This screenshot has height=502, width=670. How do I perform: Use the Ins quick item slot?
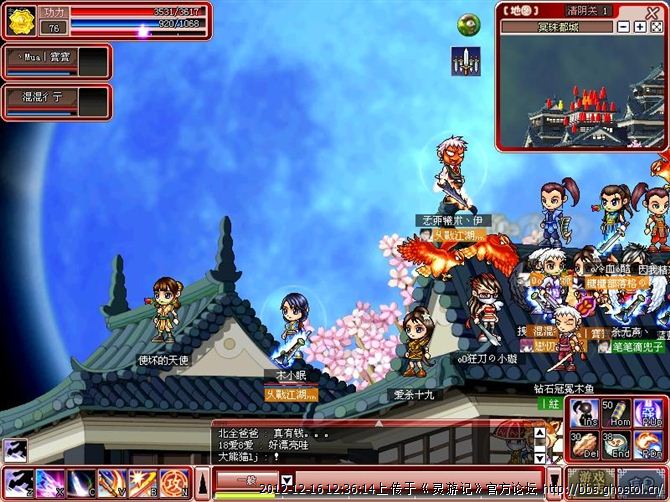585,413
